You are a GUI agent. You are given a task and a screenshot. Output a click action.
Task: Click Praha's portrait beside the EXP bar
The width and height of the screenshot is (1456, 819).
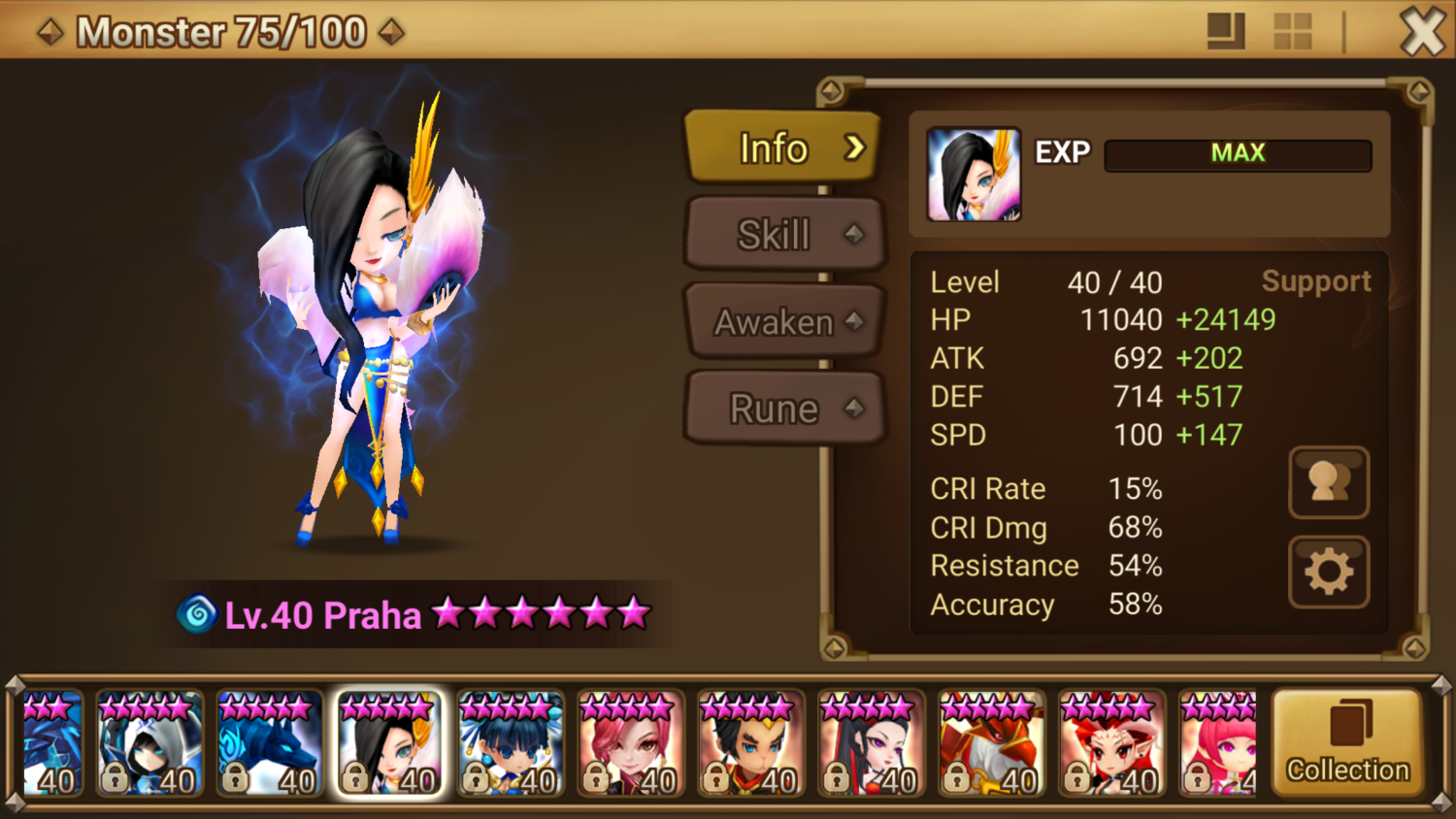[x=974, y=175]
